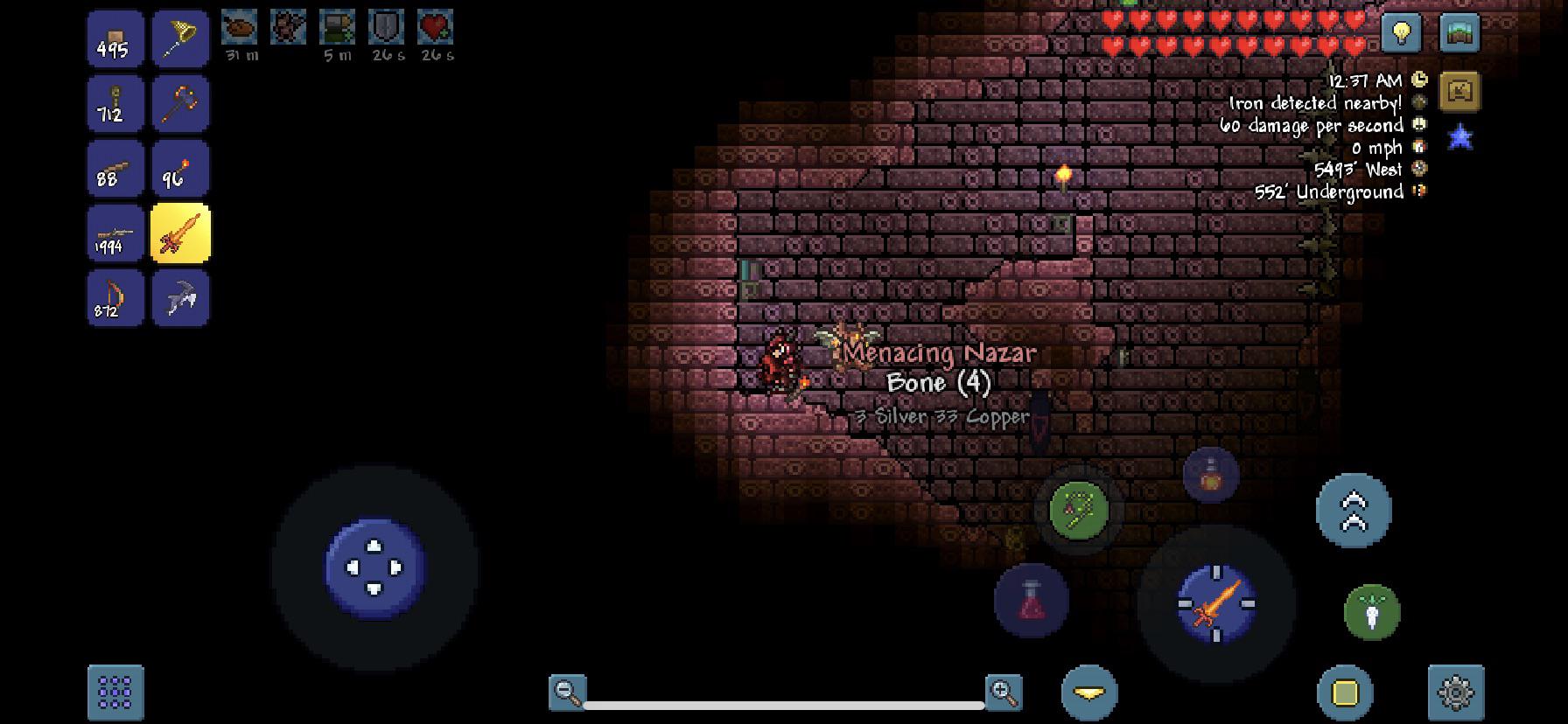Viewport: 1568px width, 724px height.
Task: Equip the bow with 872 arrows
Action: pos(115,299)
